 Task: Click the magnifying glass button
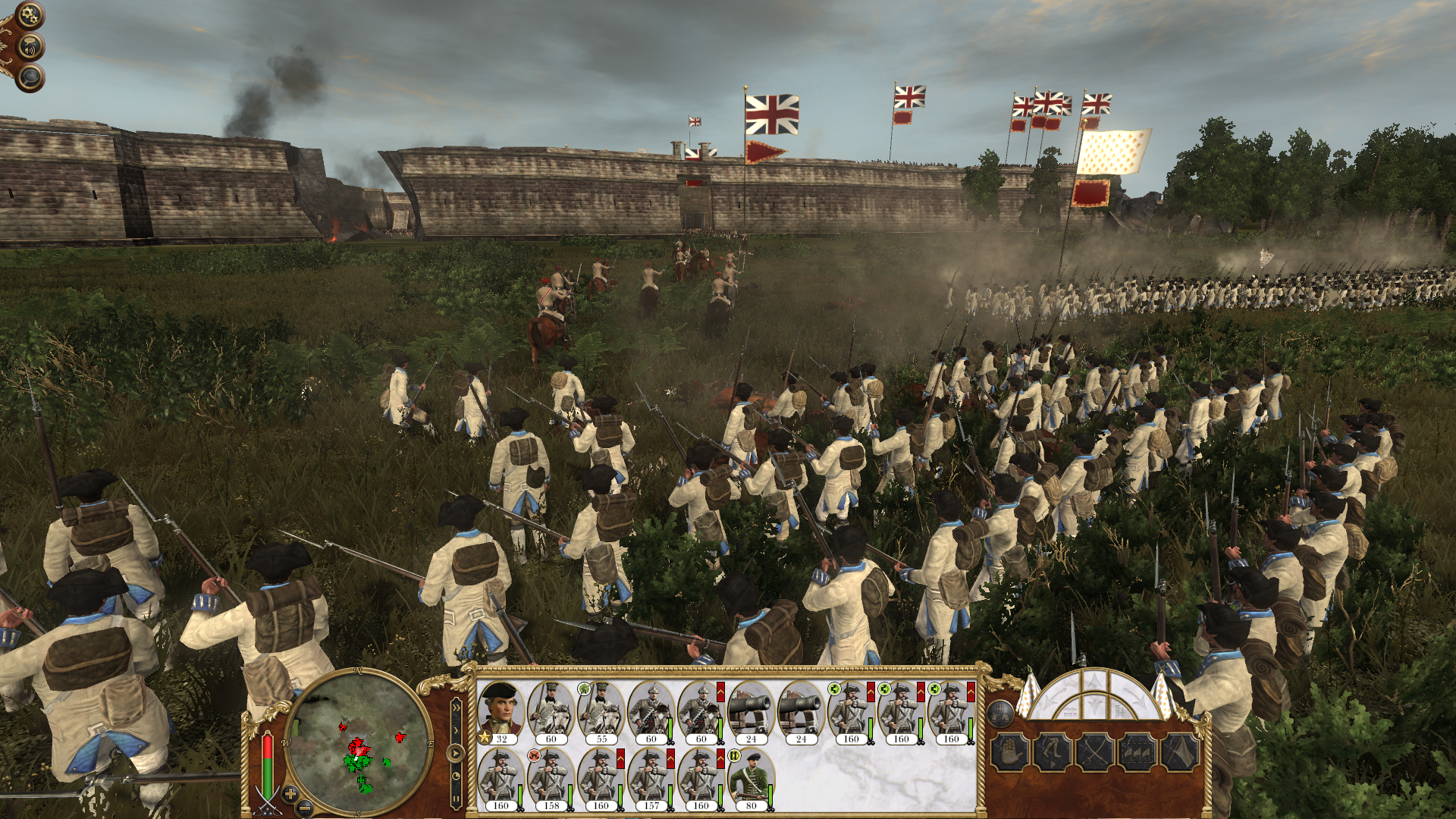click(30, 77)
